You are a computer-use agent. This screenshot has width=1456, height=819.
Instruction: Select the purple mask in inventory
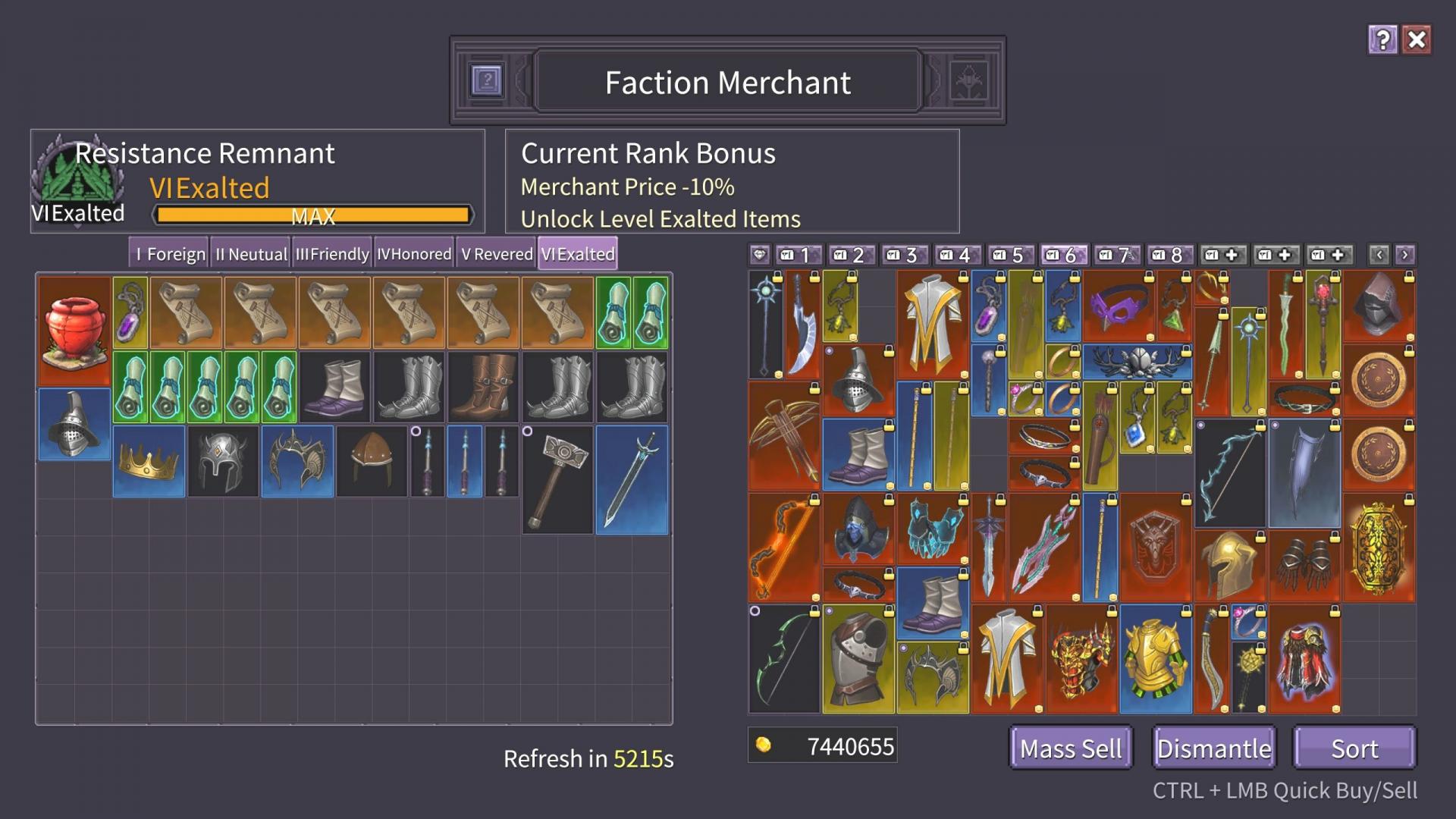[1118, 306]
